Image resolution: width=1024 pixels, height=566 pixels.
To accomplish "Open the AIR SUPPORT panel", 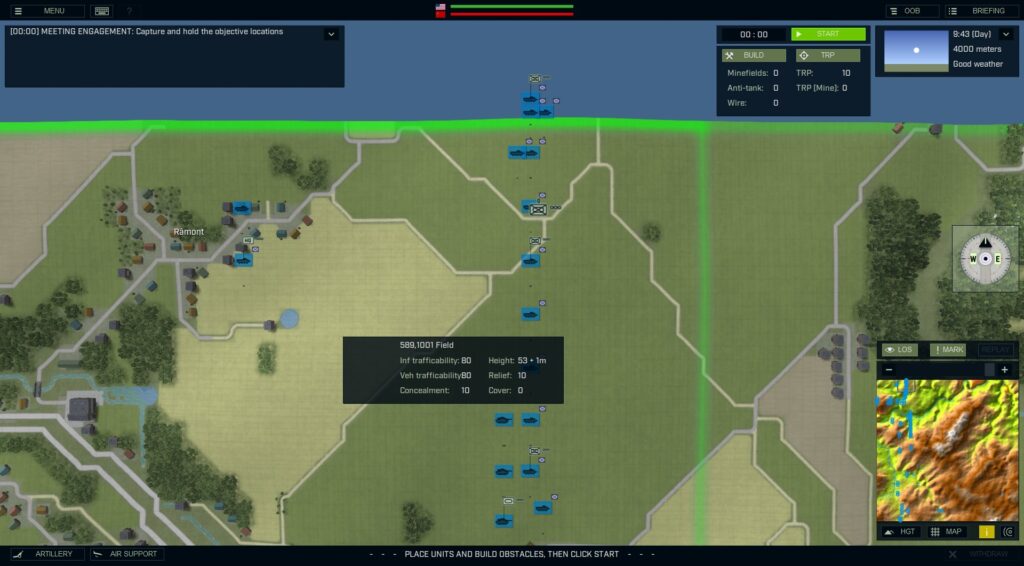I will 127,554.
